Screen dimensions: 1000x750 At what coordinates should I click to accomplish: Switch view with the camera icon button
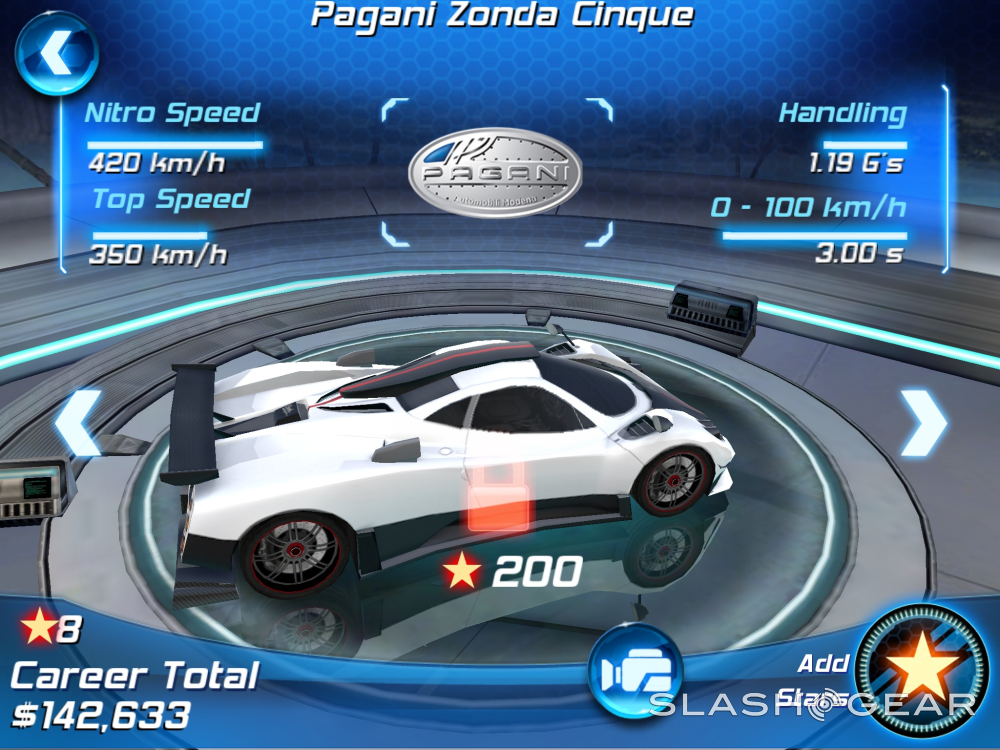[634, 671]
